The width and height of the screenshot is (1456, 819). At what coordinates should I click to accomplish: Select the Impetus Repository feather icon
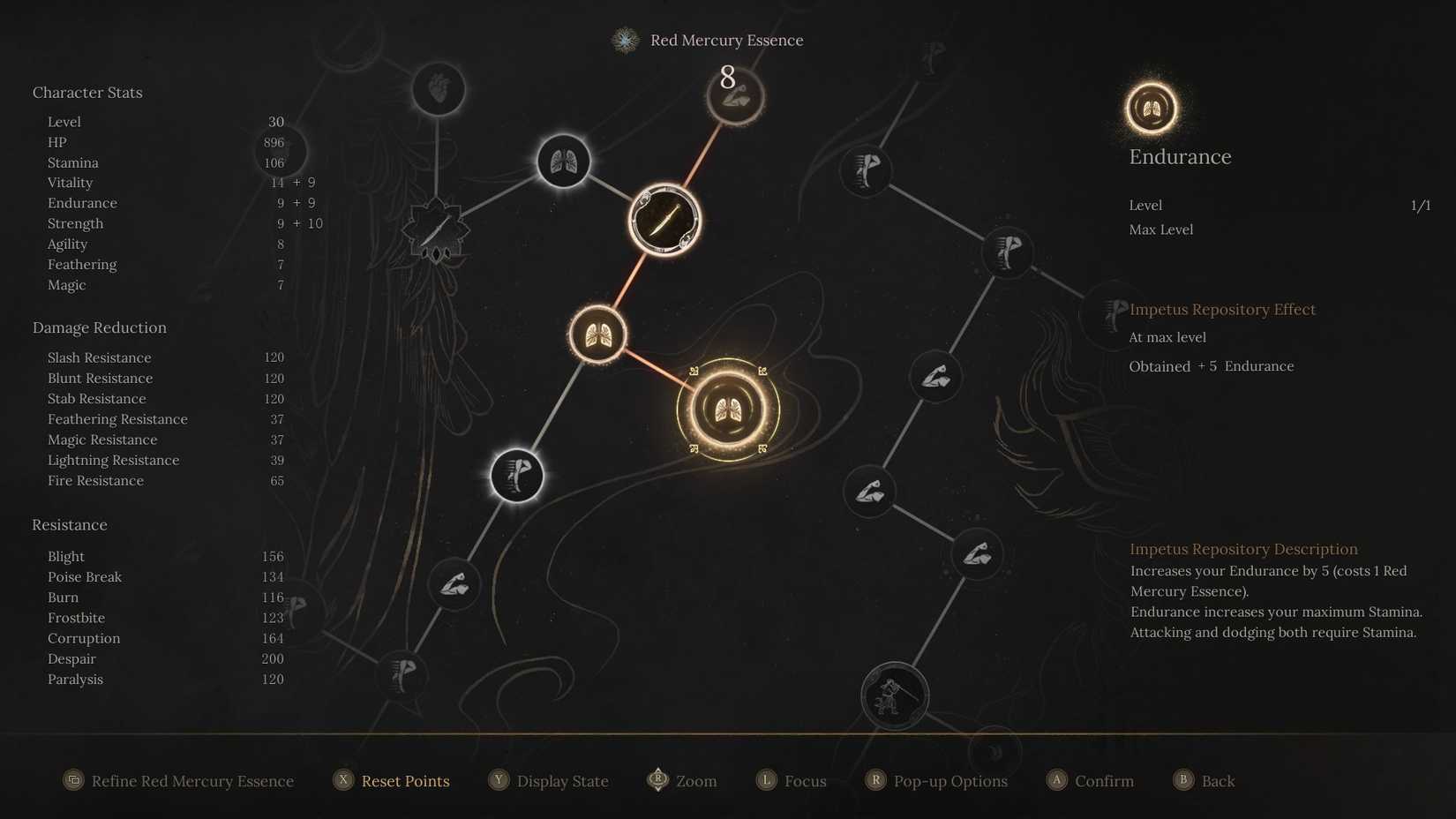pyautogui.click(x=1111, y=312)
